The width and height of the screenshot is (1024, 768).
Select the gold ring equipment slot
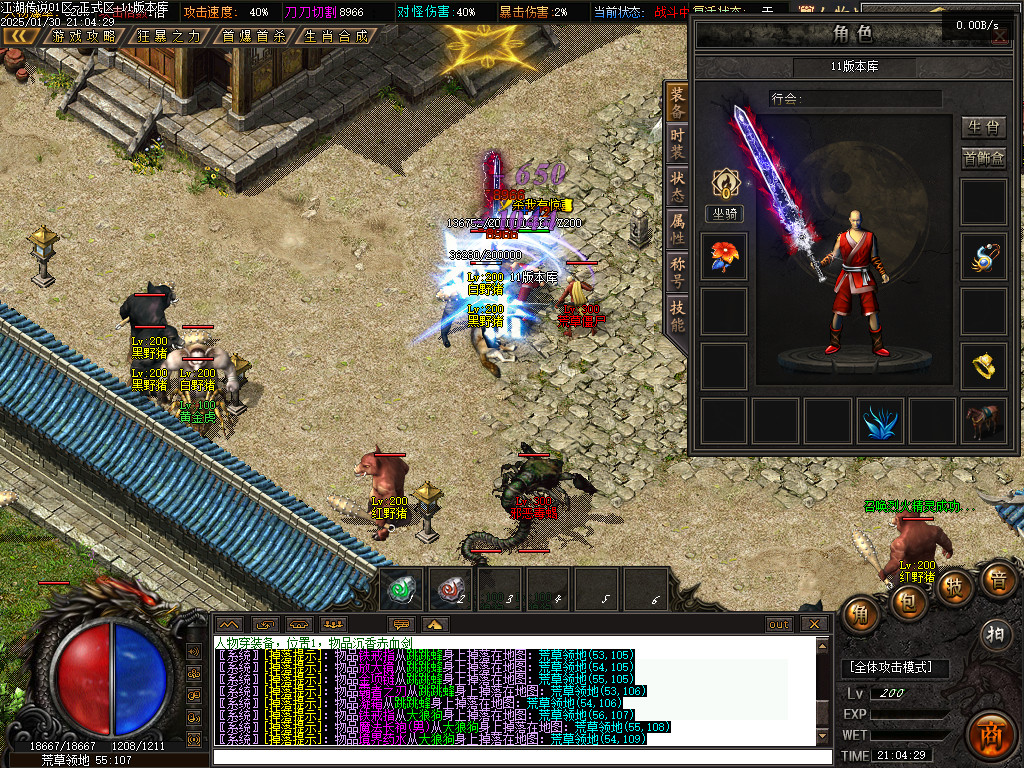click(983, 367)
